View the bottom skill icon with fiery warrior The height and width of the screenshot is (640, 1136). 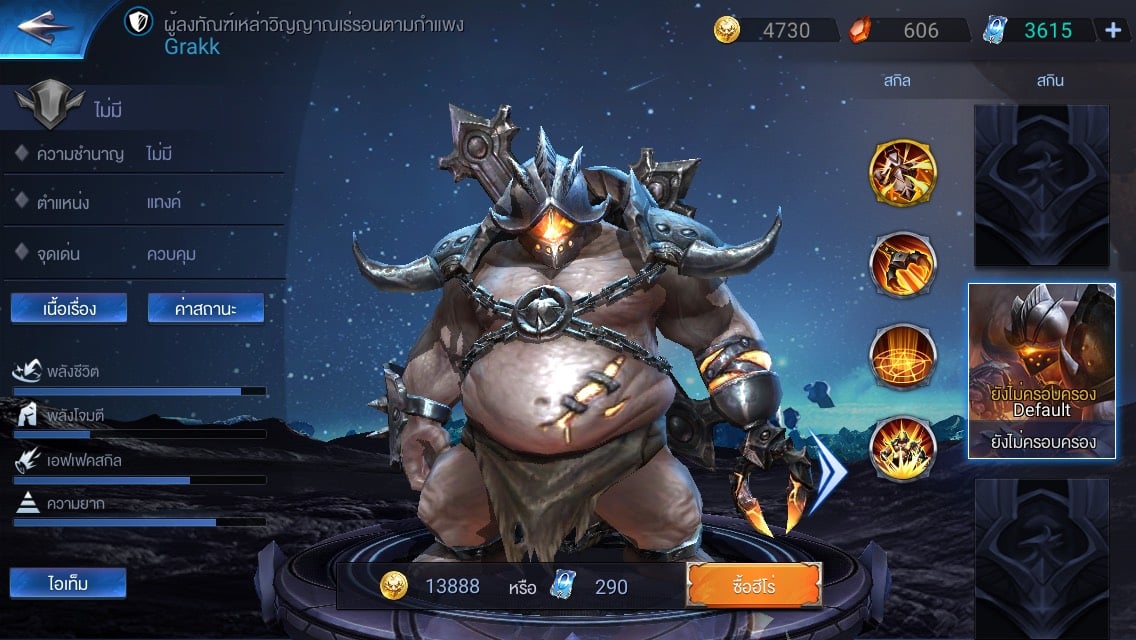[x=902, y=447]
